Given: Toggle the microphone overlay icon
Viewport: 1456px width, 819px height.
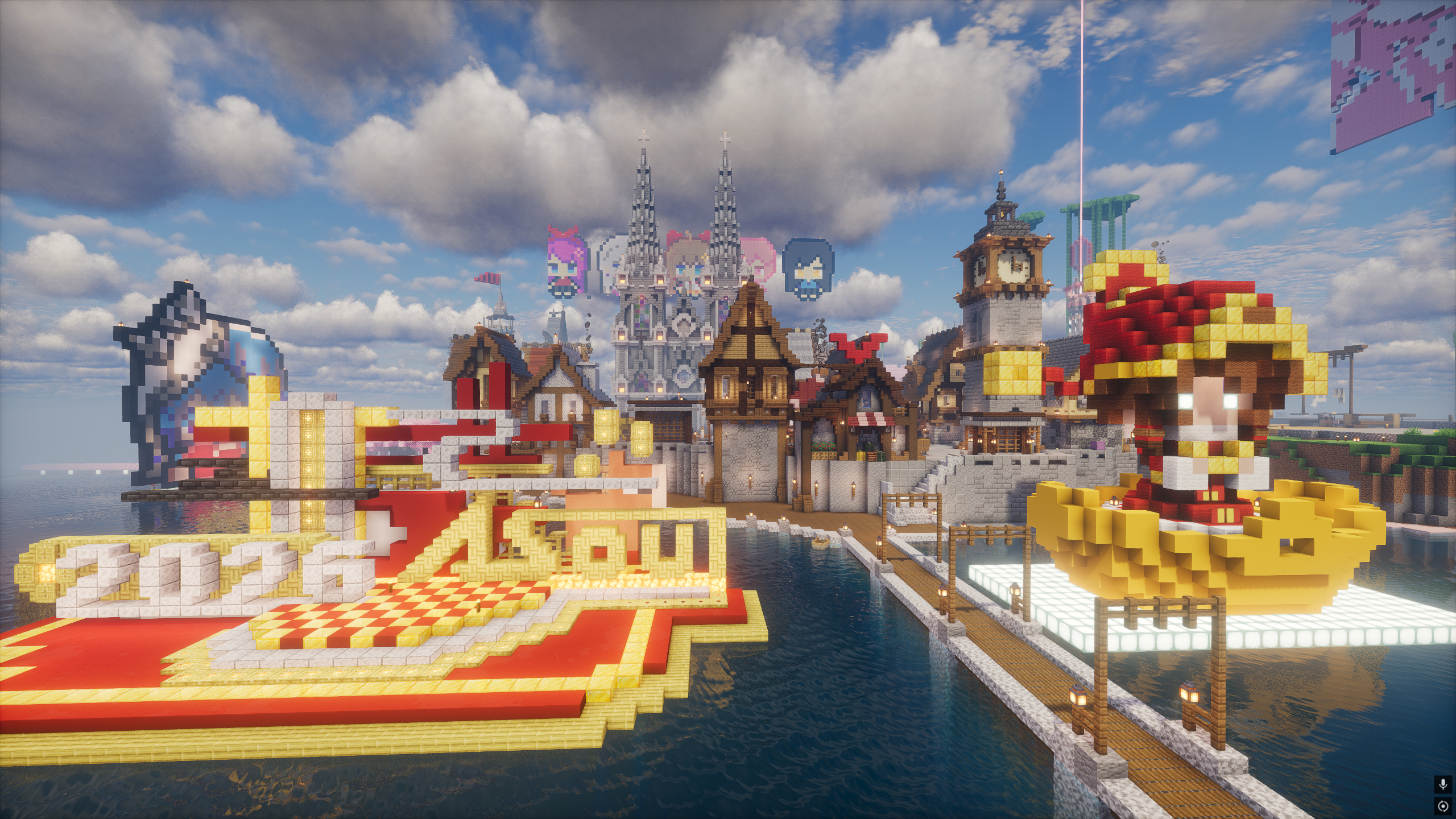Looking at the screenshot, I should (x=1442, y=785).
